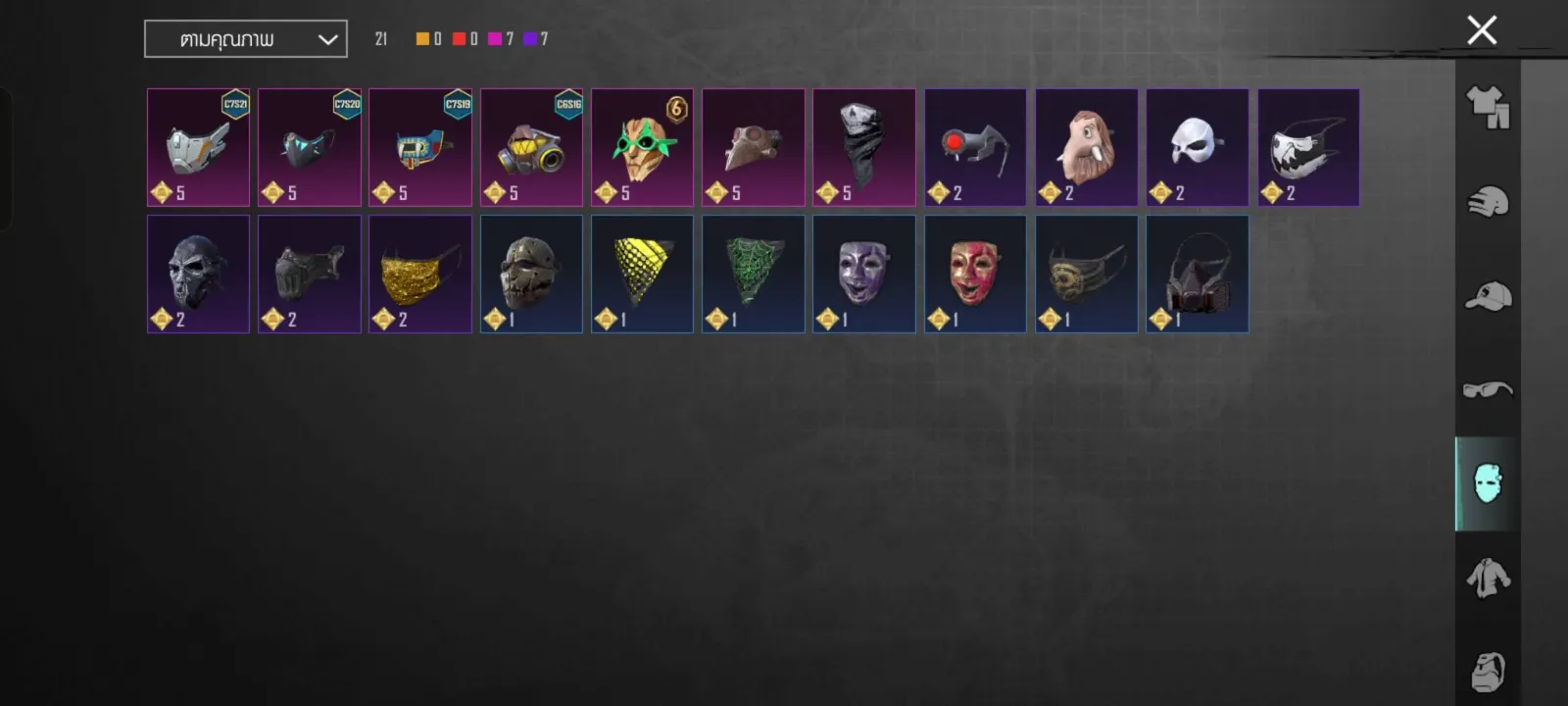
Task: Select the face mask category tab
Action: (1488, 483)
